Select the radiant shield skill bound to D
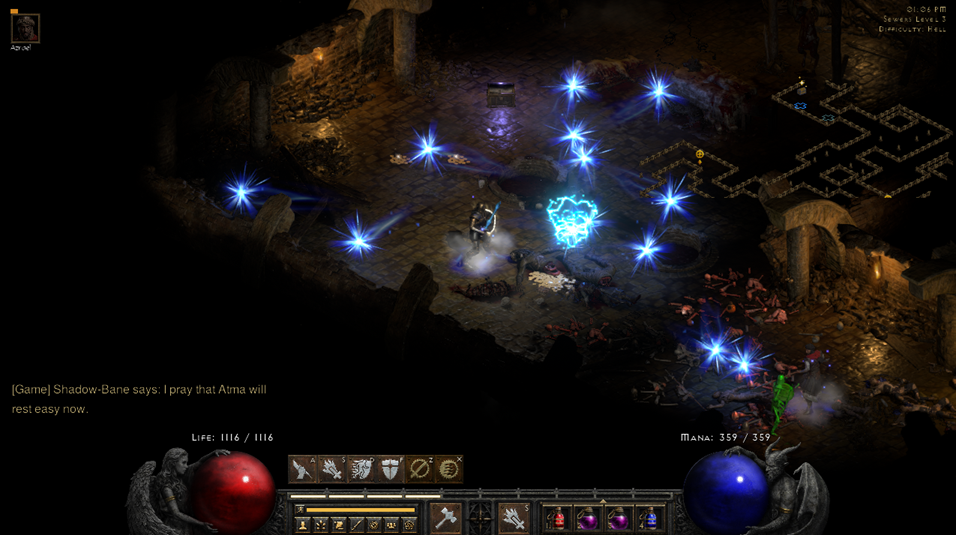Image resolution: width=956 pixels, height=535 pixels. tap(361, 468)
